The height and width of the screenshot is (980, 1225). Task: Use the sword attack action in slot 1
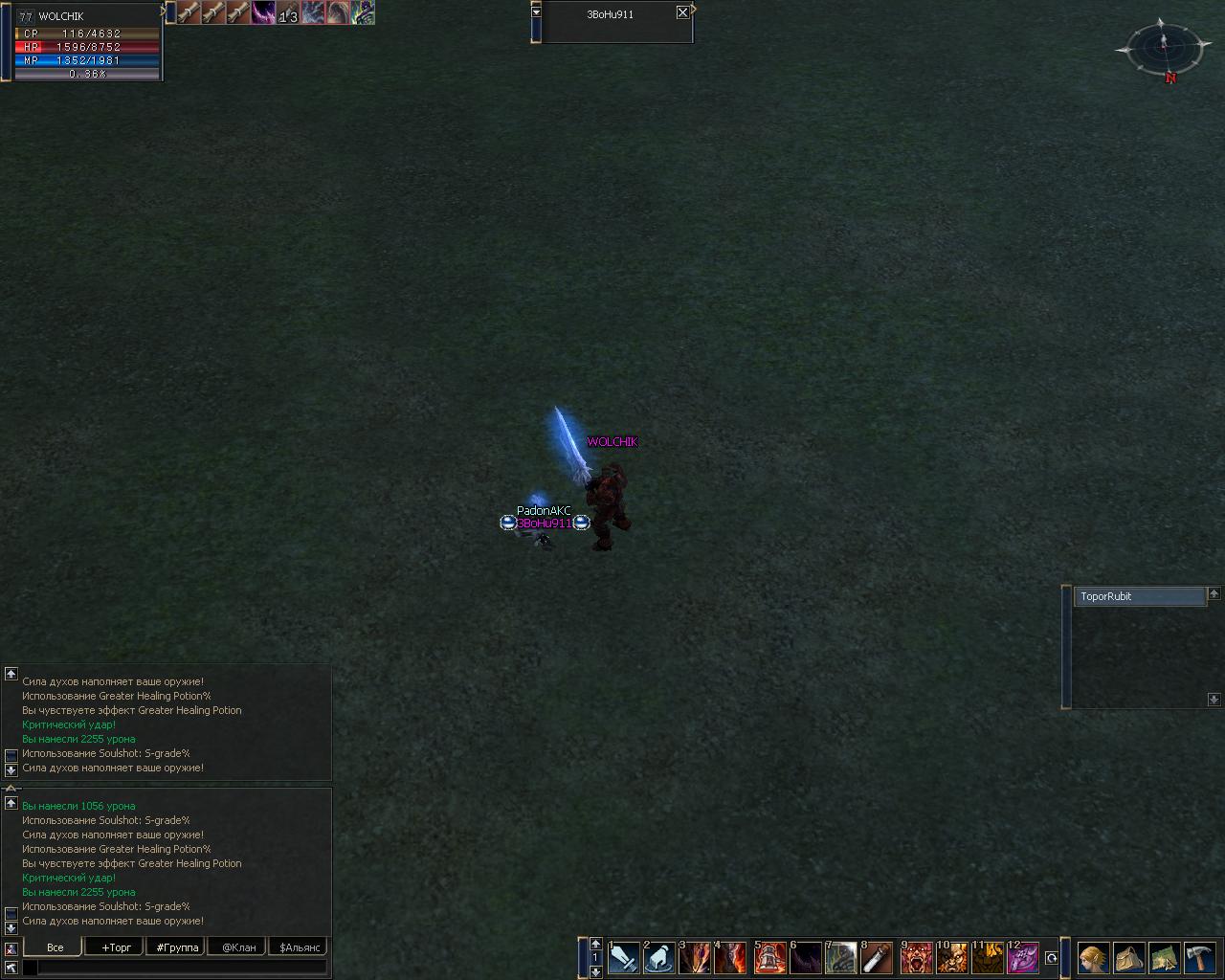[624, 958]
